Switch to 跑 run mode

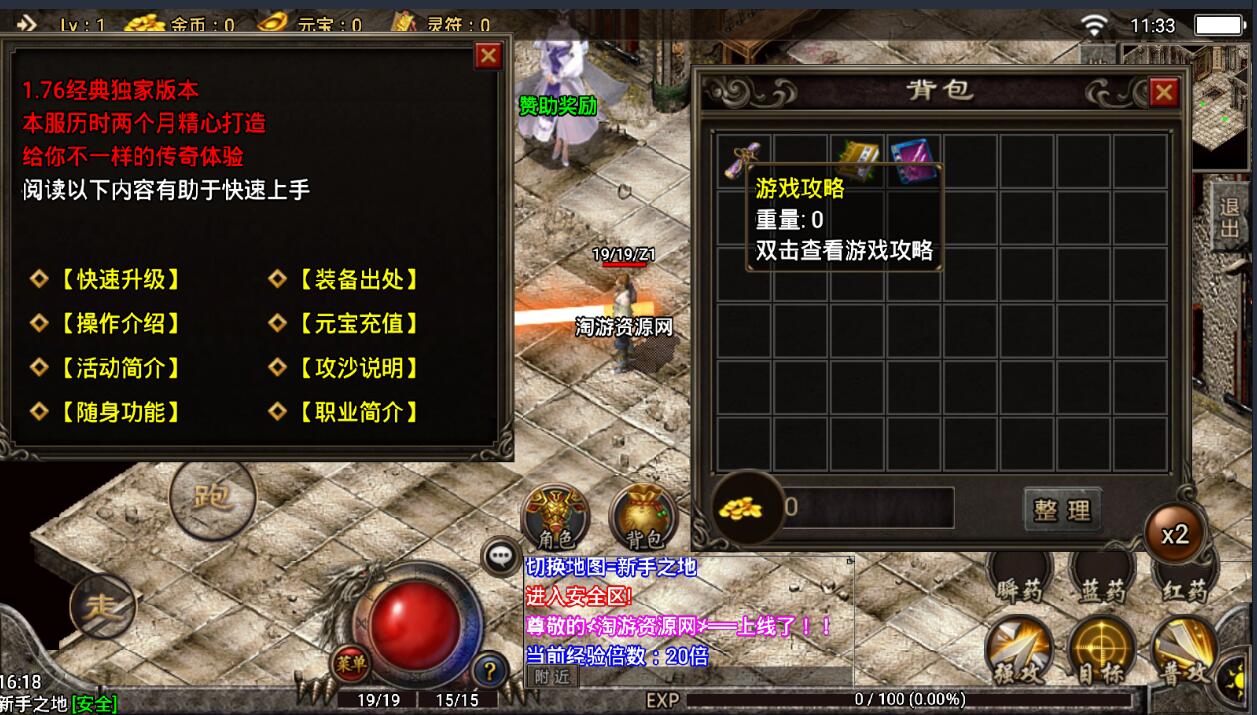212,496
